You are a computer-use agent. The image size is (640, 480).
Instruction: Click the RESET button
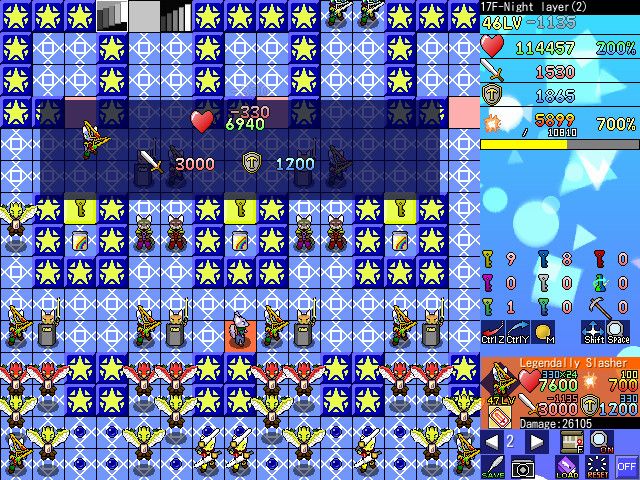click(597, 466)
